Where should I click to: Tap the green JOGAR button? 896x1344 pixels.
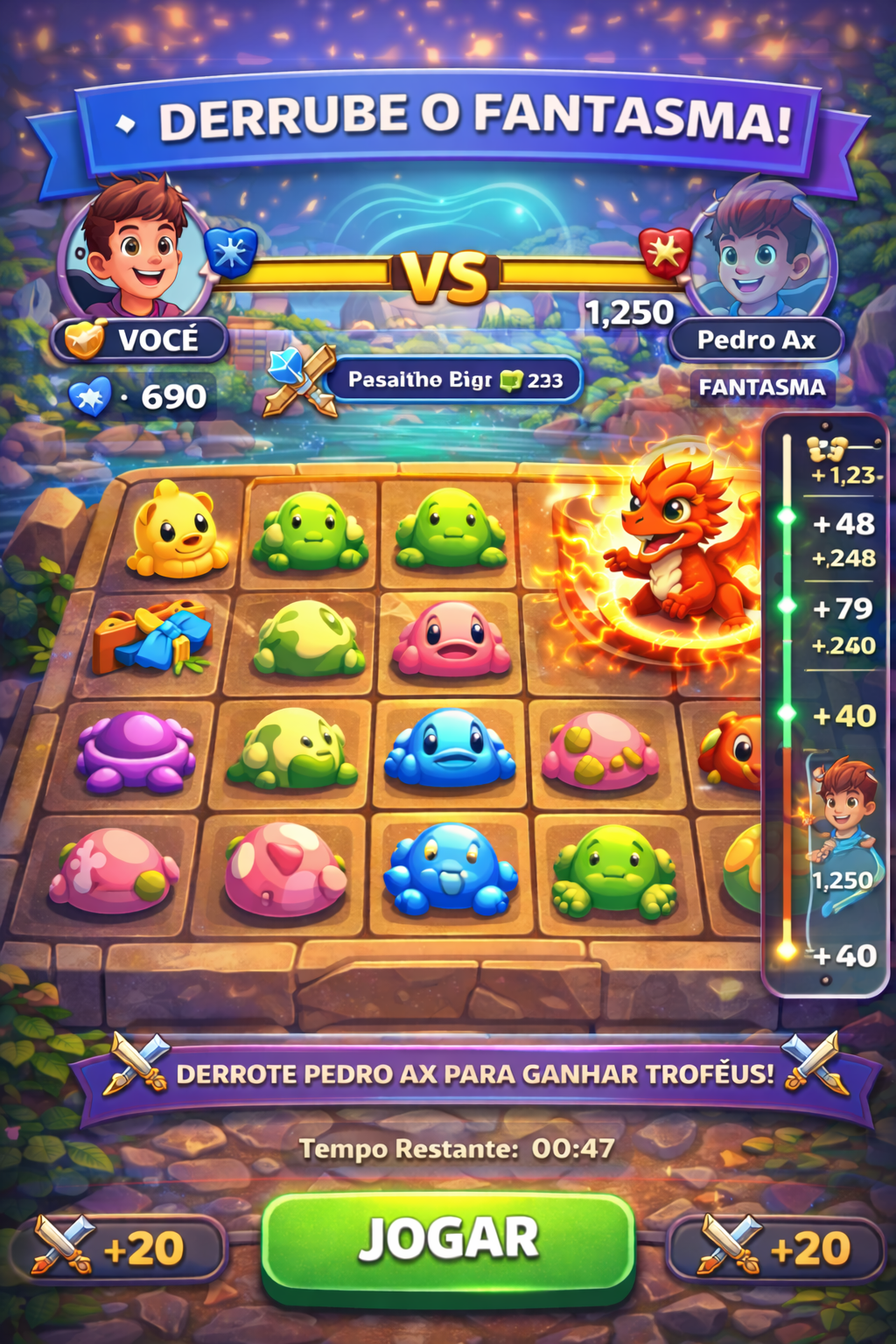coord(448,1241)
